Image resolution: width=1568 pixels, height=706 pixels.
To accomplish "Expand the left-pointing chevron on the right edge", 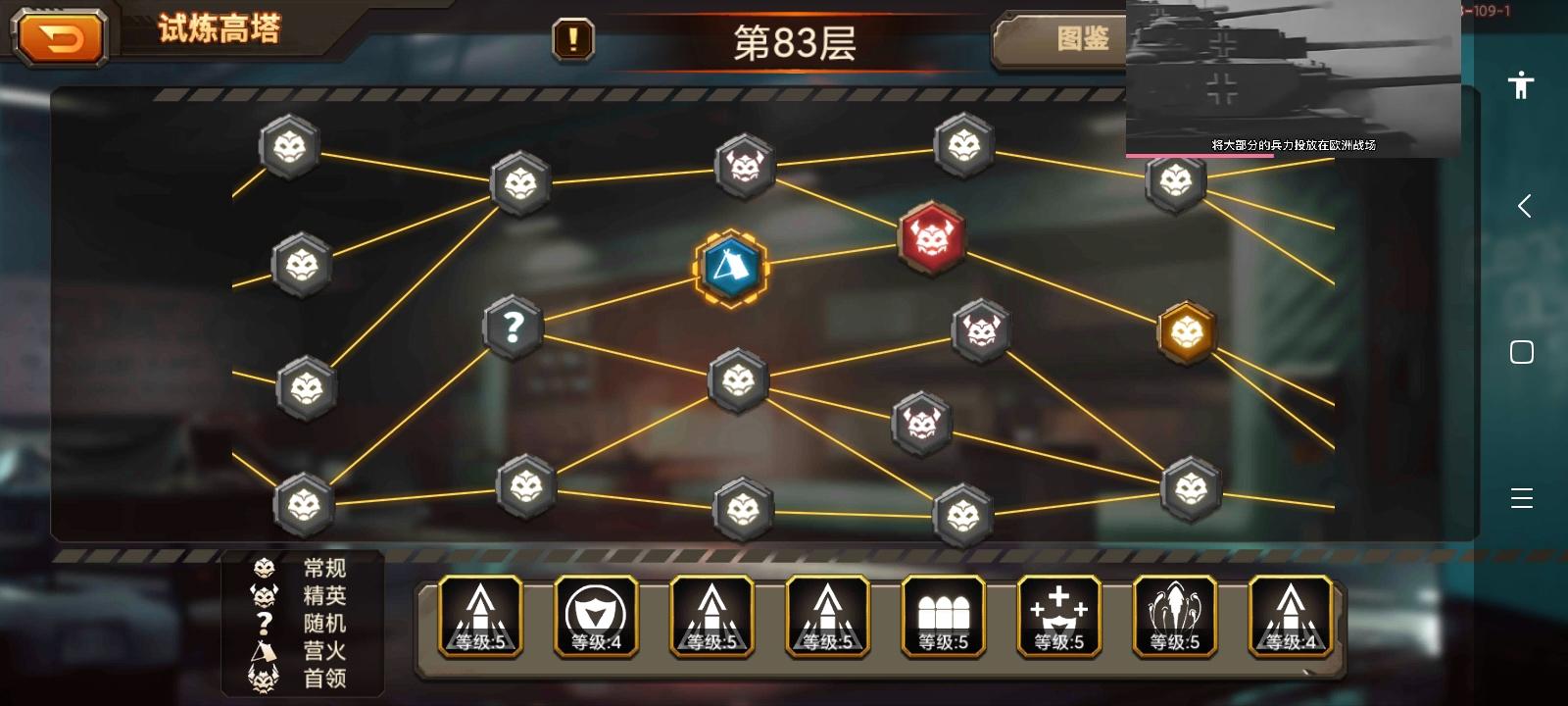I will [x=1522, y=206].
